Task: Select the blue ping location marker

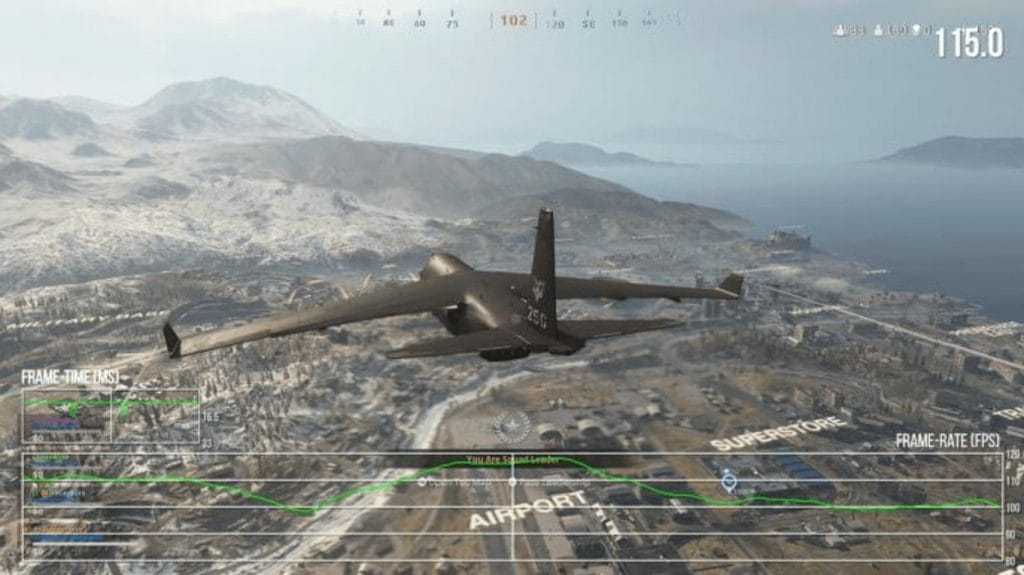Action: click(x=728, y=481)
